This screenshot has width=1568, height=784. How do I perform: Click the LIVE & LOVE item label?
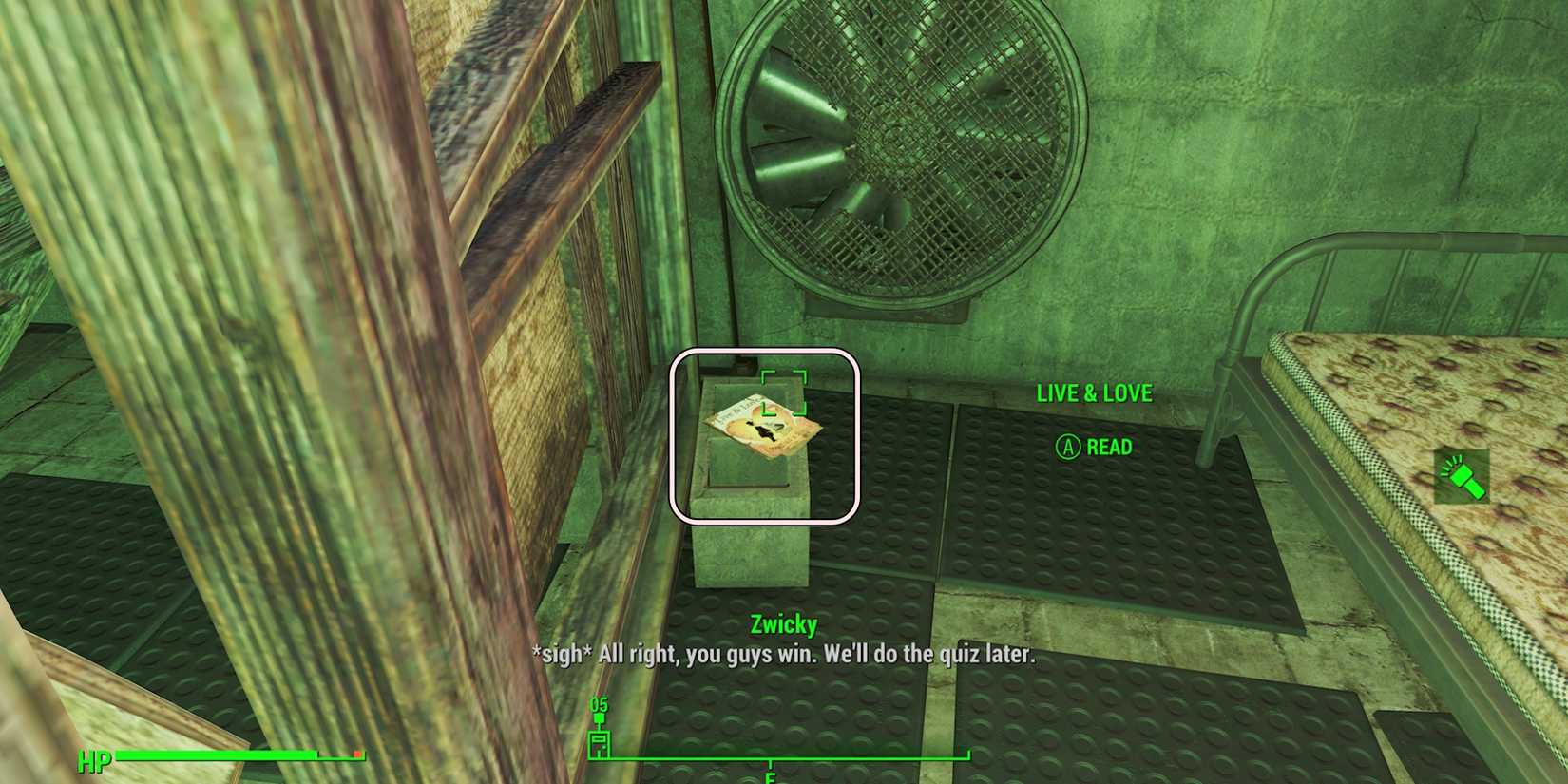(1095, 393)
